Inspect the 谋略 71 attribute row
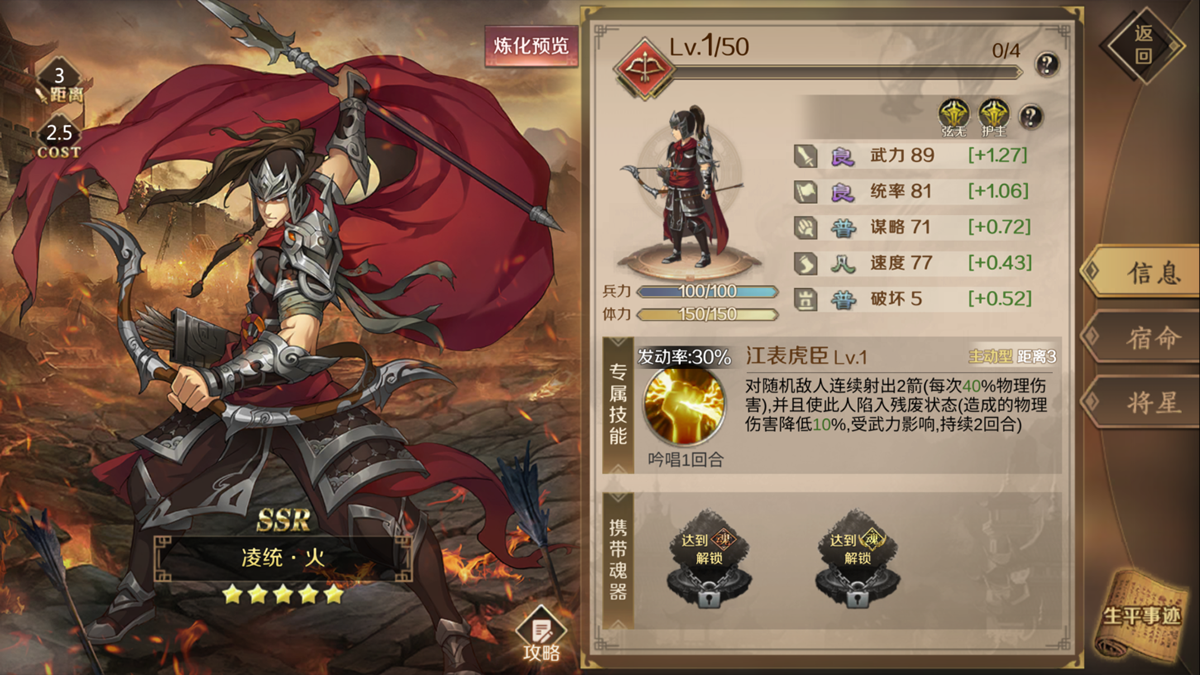1200x675 pixels. click(x=910, y=227)
